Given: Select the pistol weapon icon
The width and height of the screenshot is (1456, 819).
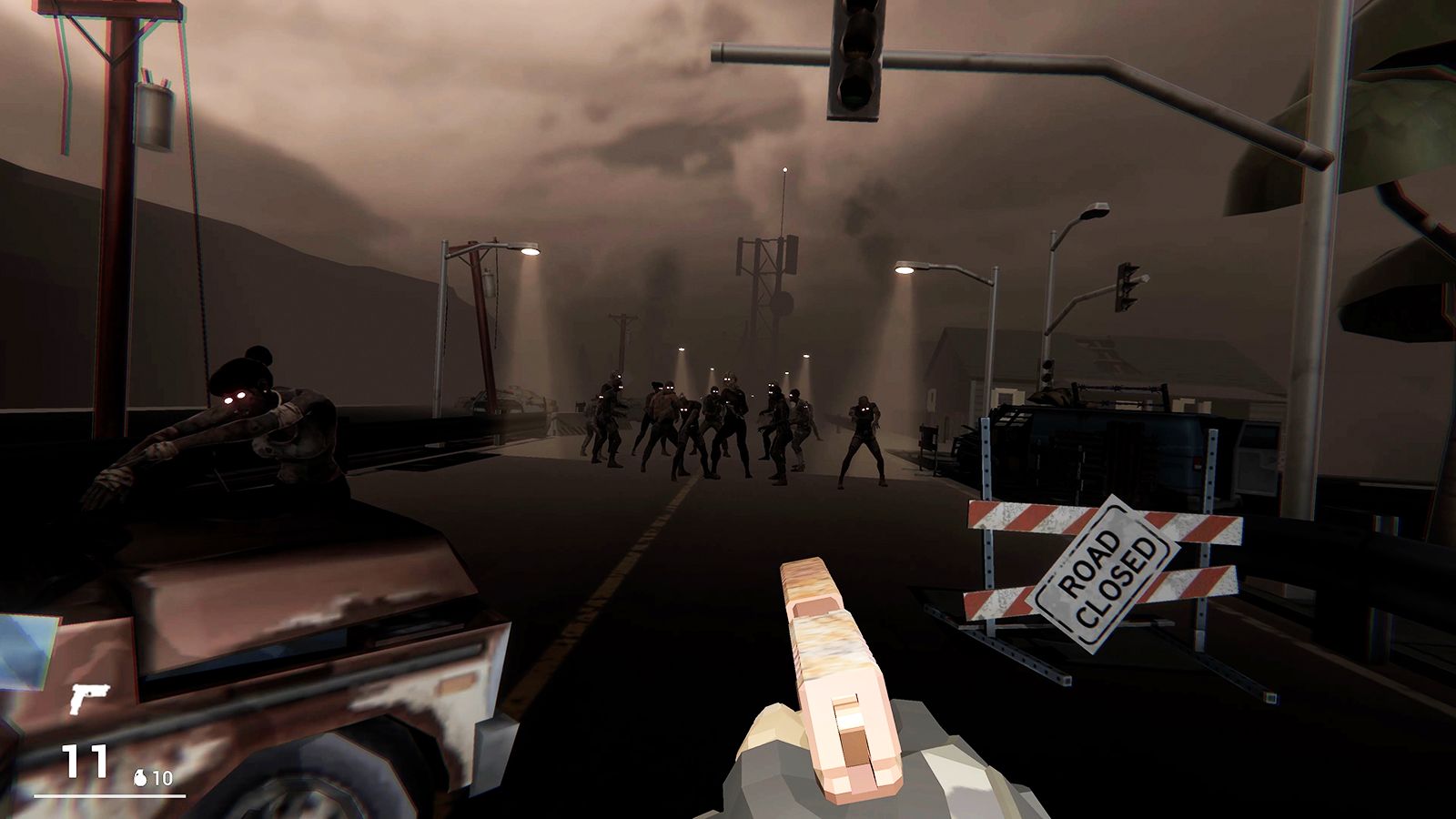Looking at the screenshot, I should (88, 698).
